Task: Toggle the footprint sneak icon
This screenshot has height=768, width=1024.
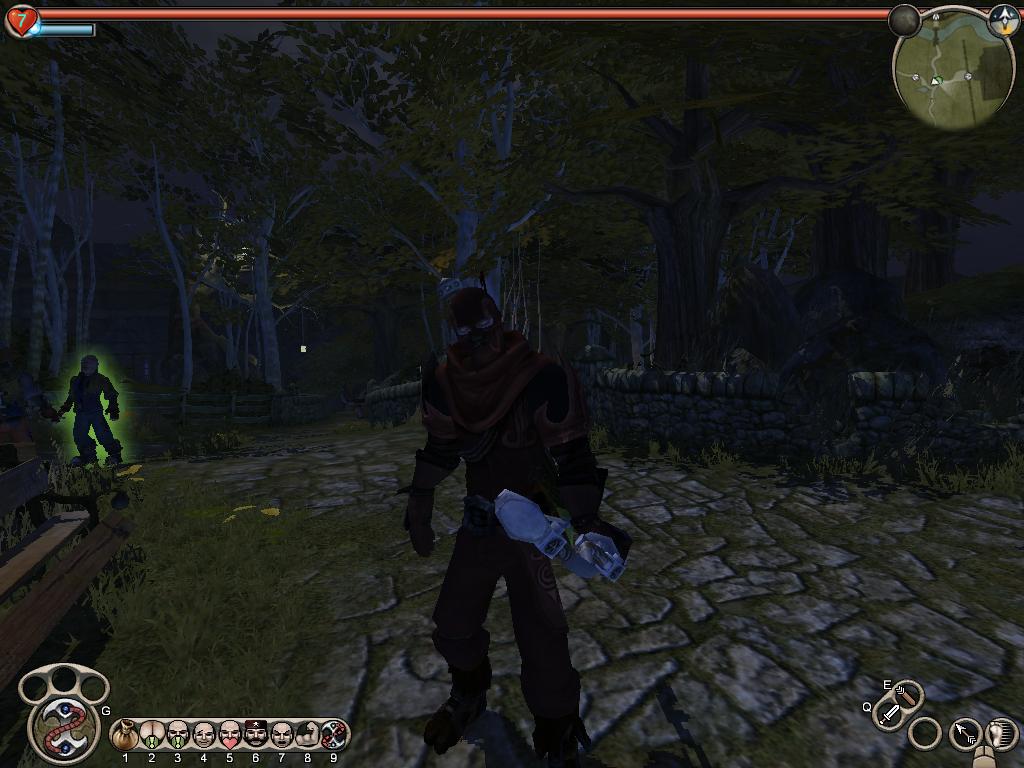Action: coord(1001,733)
